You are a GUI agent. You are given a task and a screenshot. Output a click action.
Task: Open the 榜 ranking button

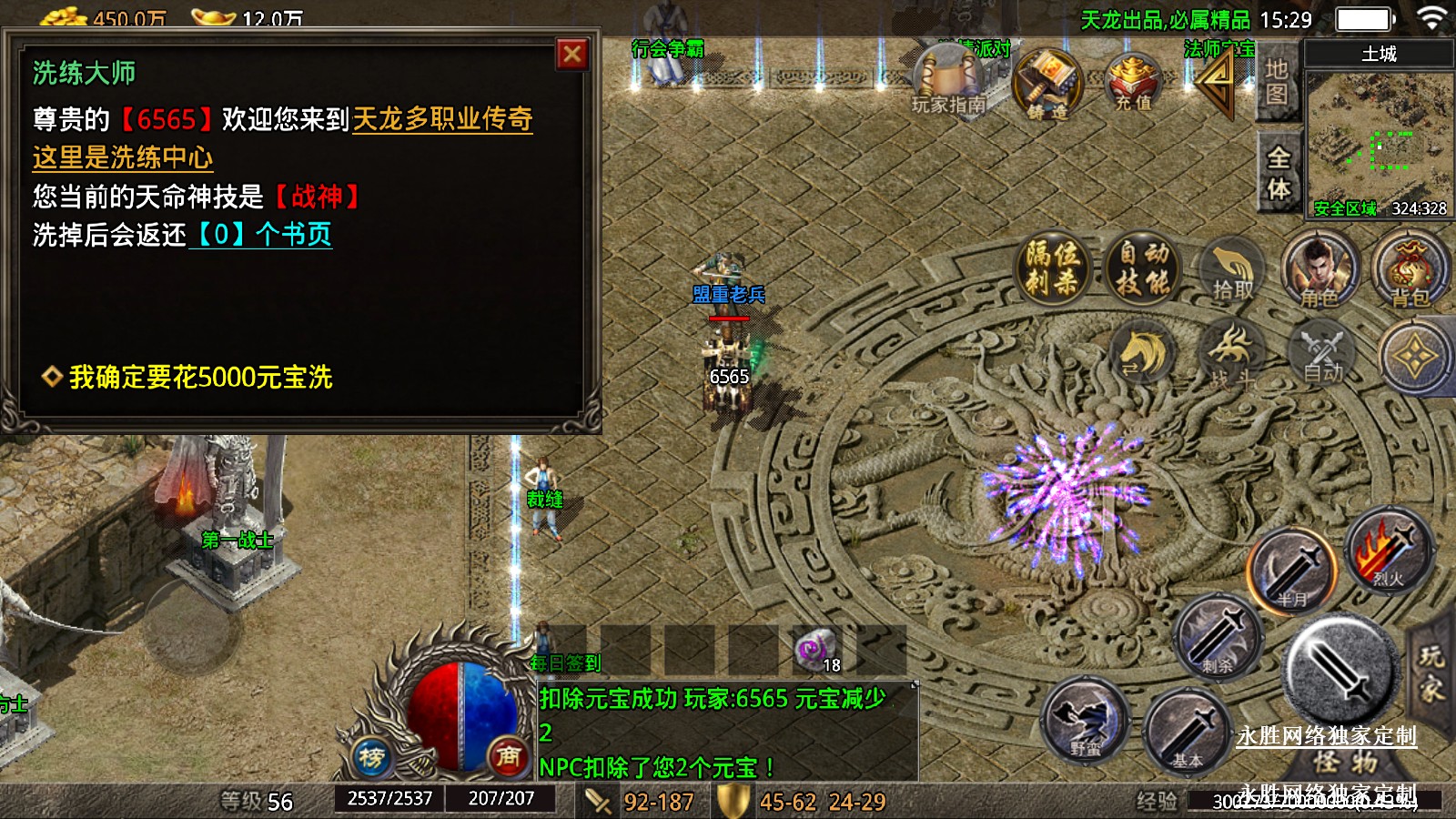pos(371,755)
